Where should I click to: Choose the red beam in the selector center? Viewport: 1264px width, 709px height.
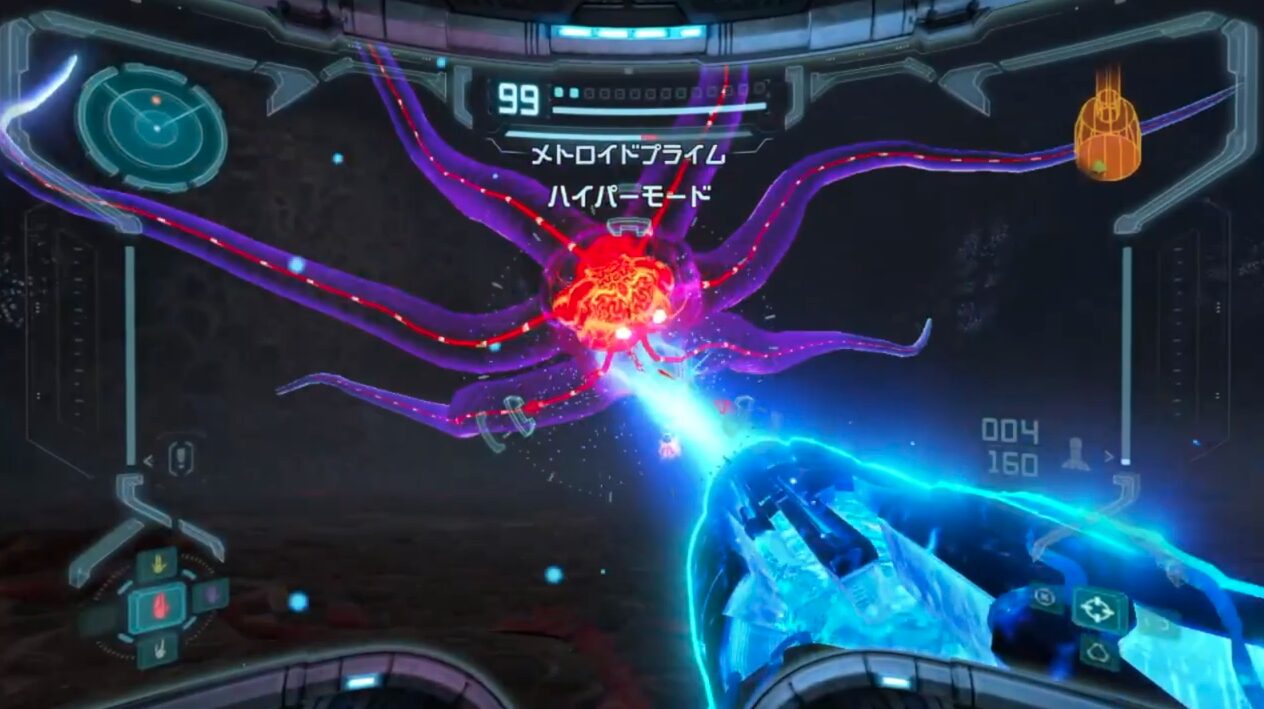[157, 608]
